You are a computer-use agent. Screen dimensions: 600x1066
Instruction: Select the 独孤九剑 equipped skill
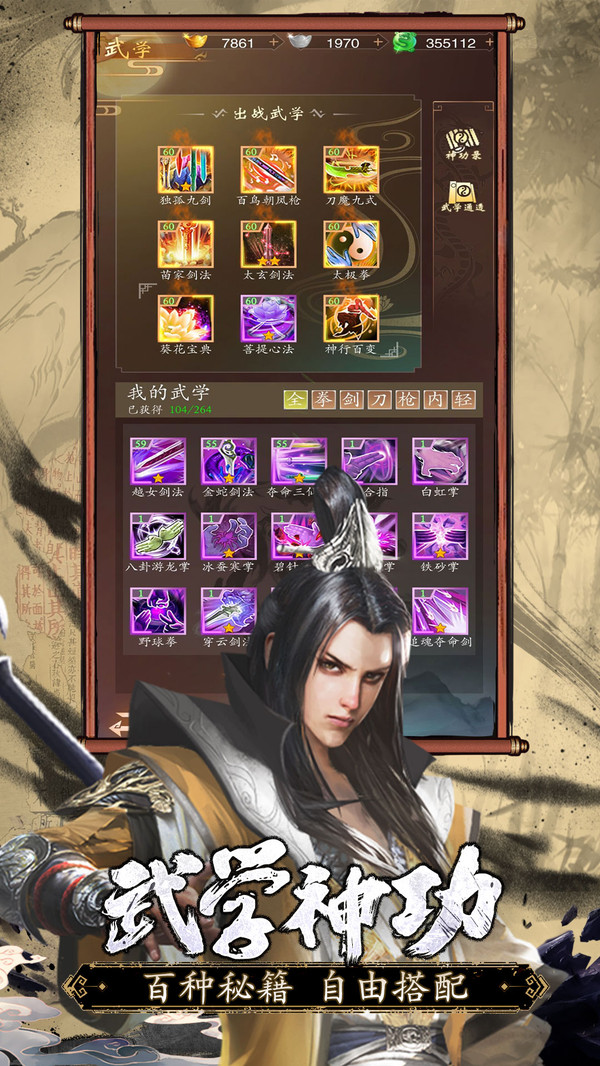pyautogui.click(x=185, y=171)
